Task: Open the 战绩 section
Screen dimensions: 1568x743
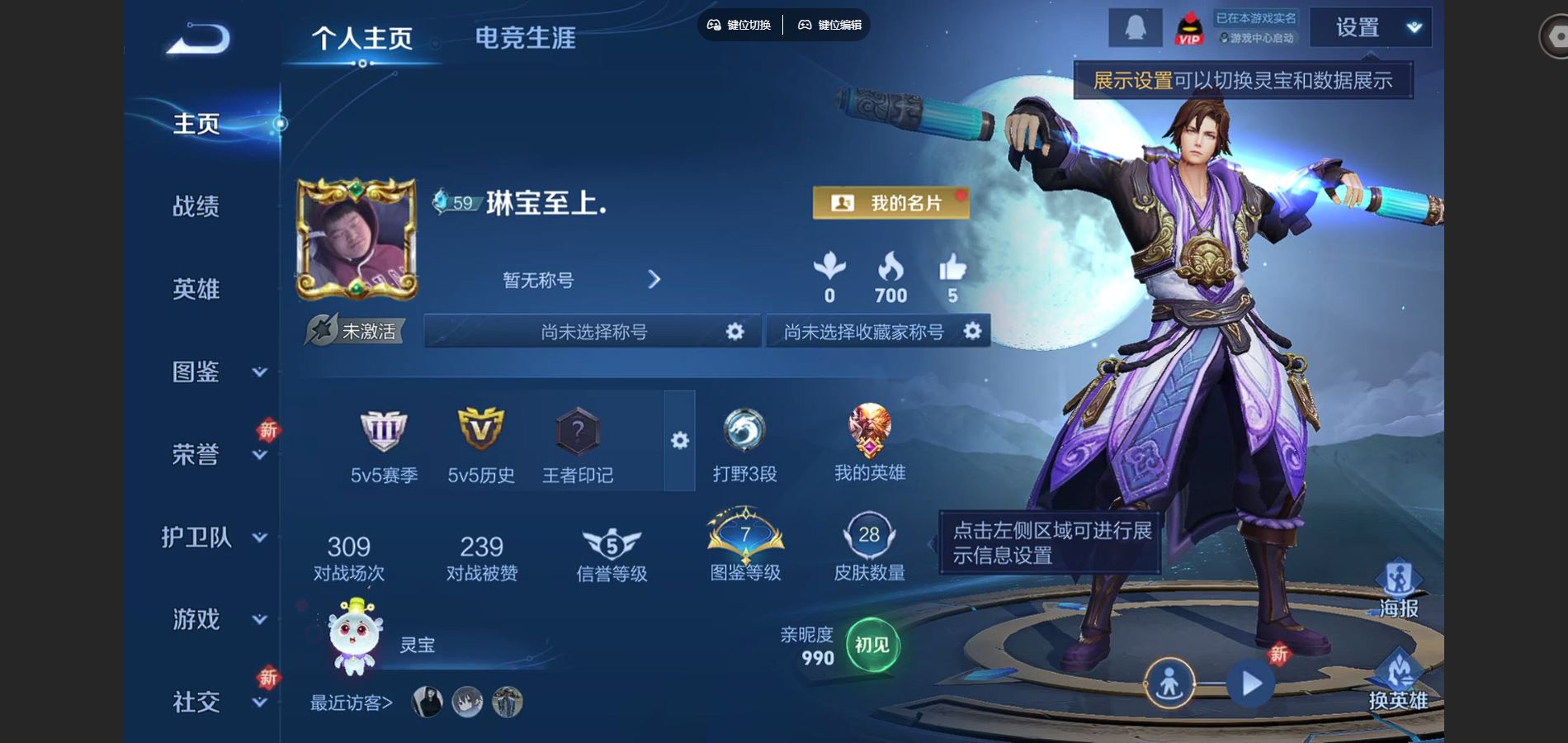Action: (x=196, y=206)
